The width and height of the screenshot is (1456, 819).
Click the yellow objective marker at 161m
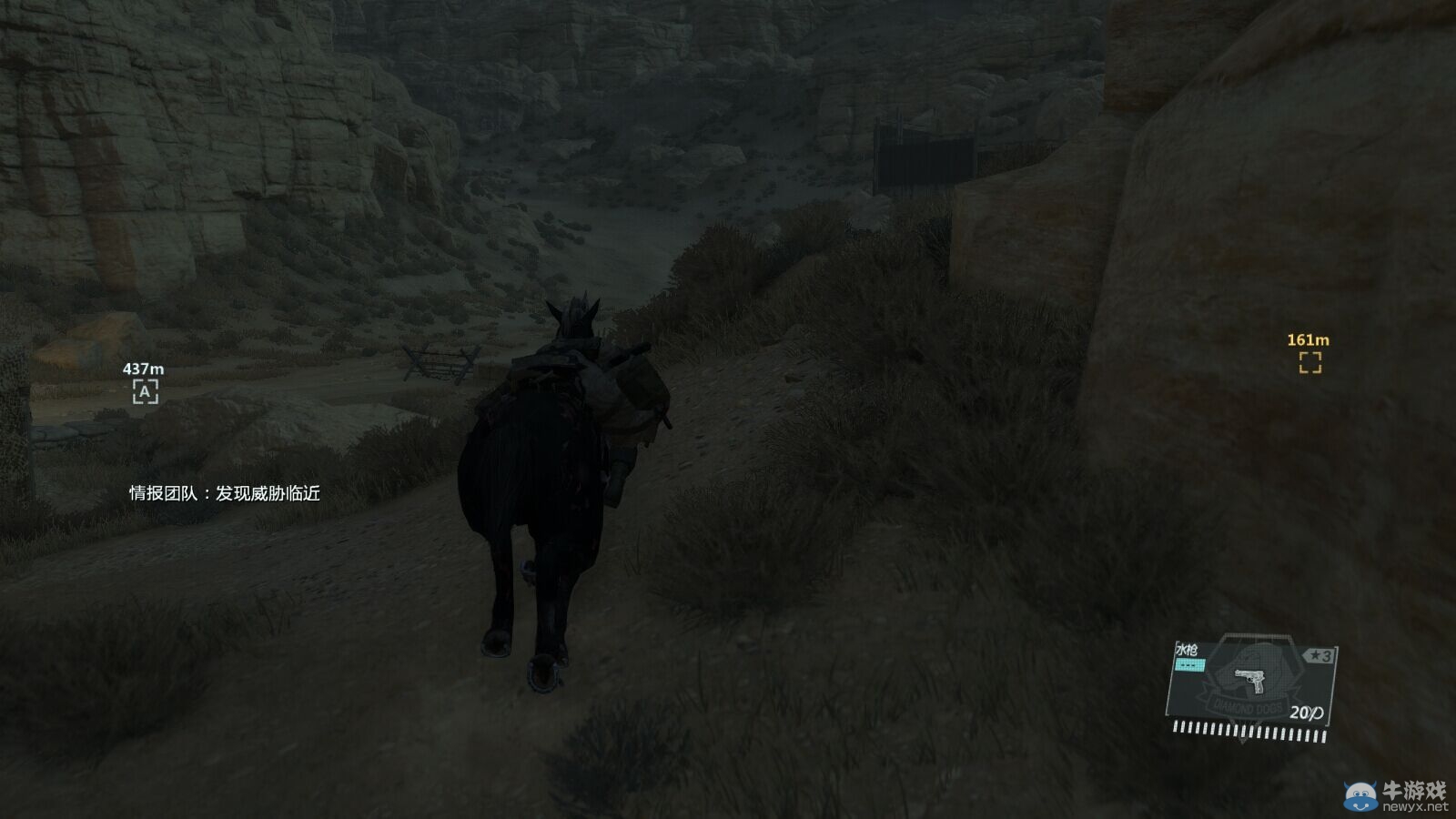click(1309, 362)
